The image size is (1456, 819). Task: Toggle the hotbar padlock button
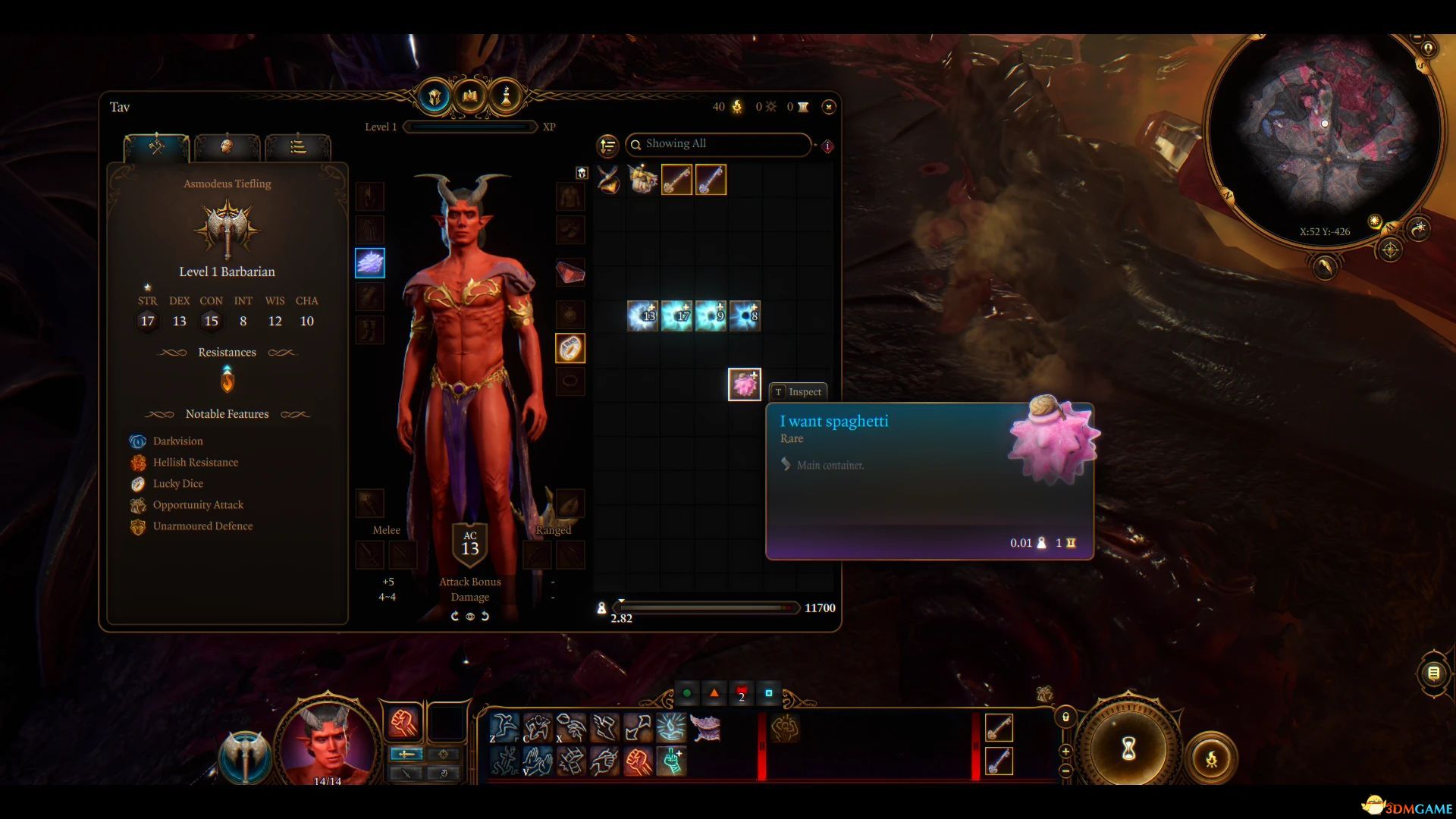point(1065,717)
